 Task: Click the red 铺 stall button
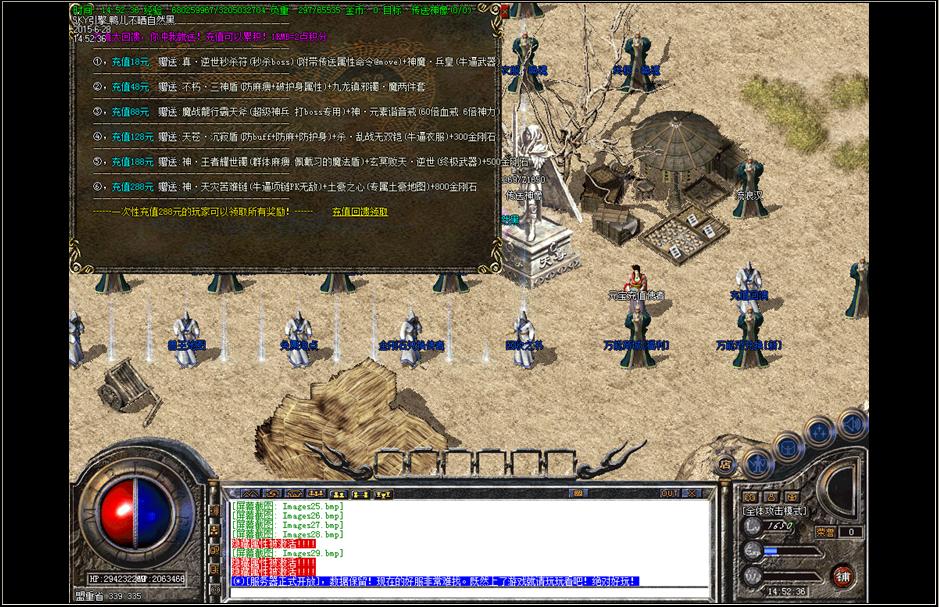point(843,574)
